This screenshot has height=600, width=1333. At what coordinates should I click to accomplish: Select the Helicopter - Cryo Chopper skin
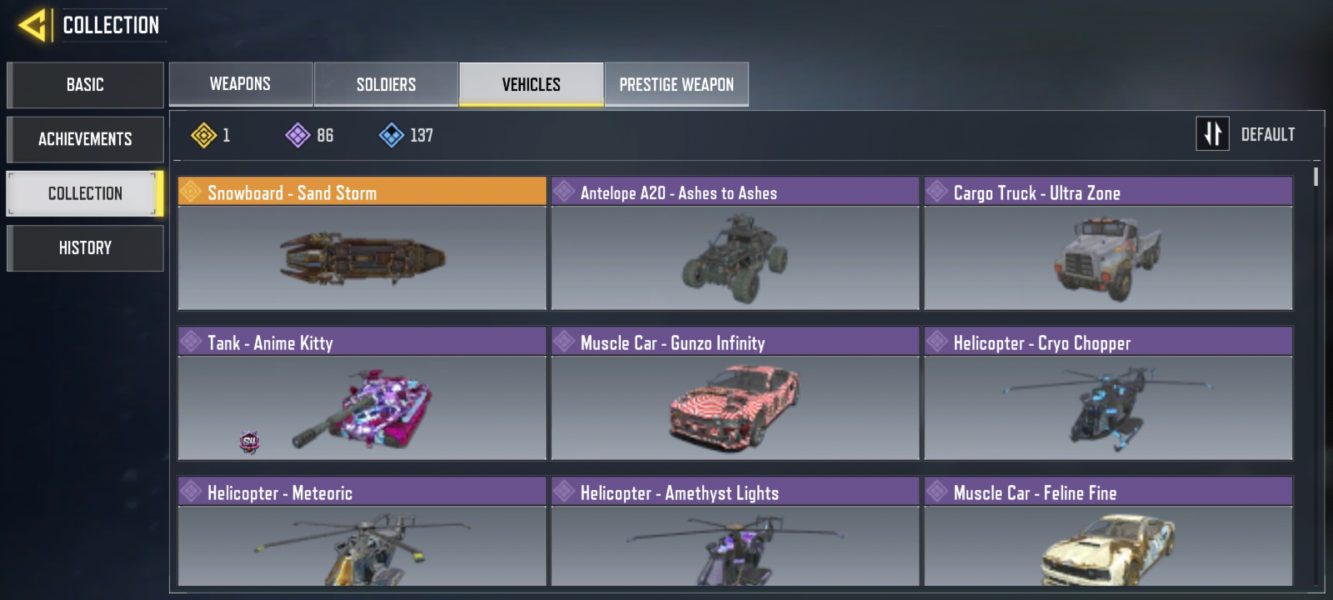pyautogui.click(x=1108, y=394)
